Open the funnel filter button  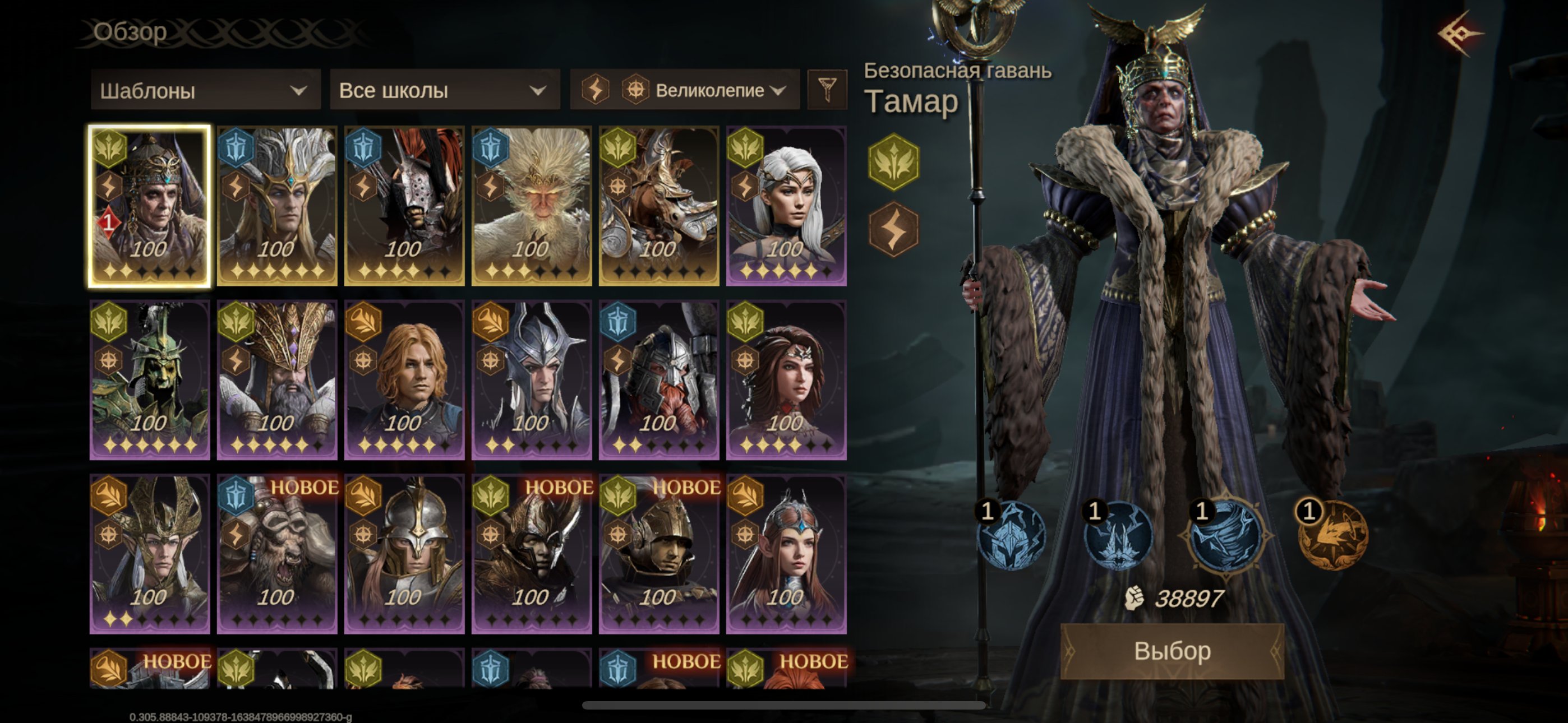click(x=827, y=90)
